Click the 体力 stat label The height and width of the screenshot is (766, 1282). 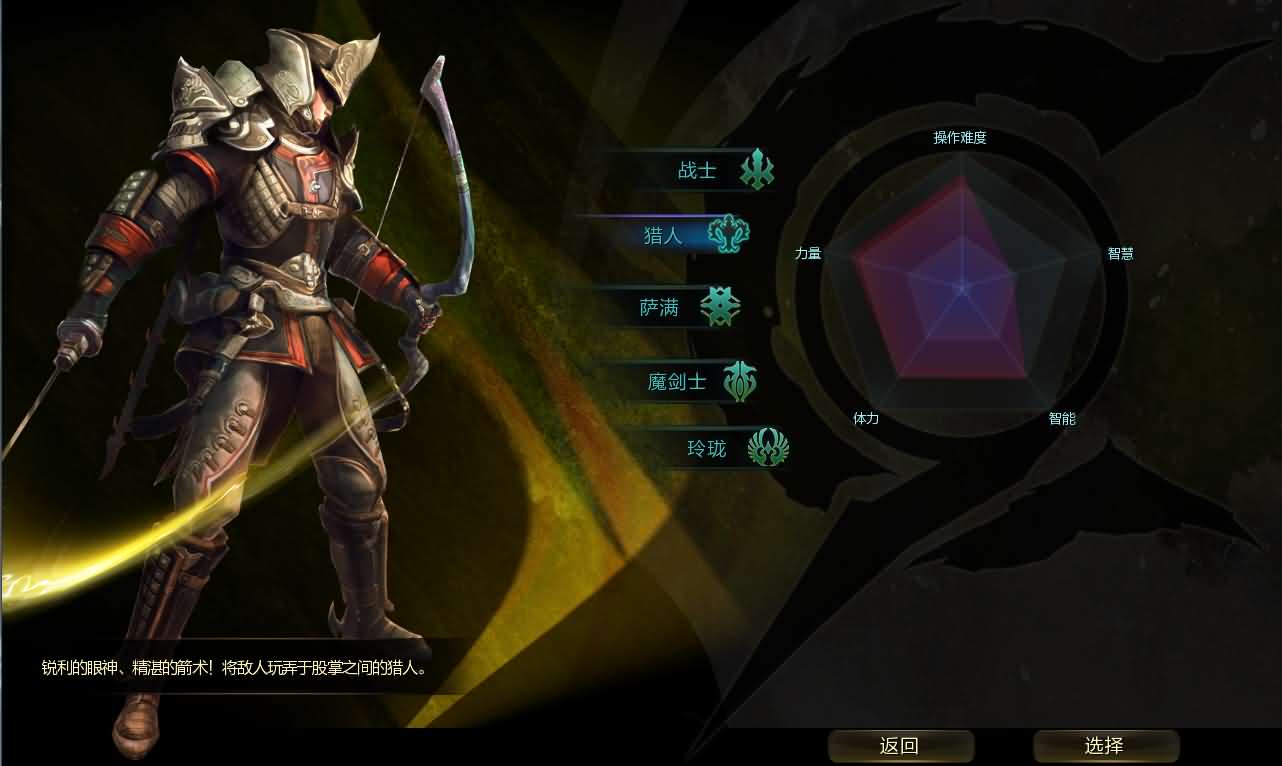pos(866,419)
